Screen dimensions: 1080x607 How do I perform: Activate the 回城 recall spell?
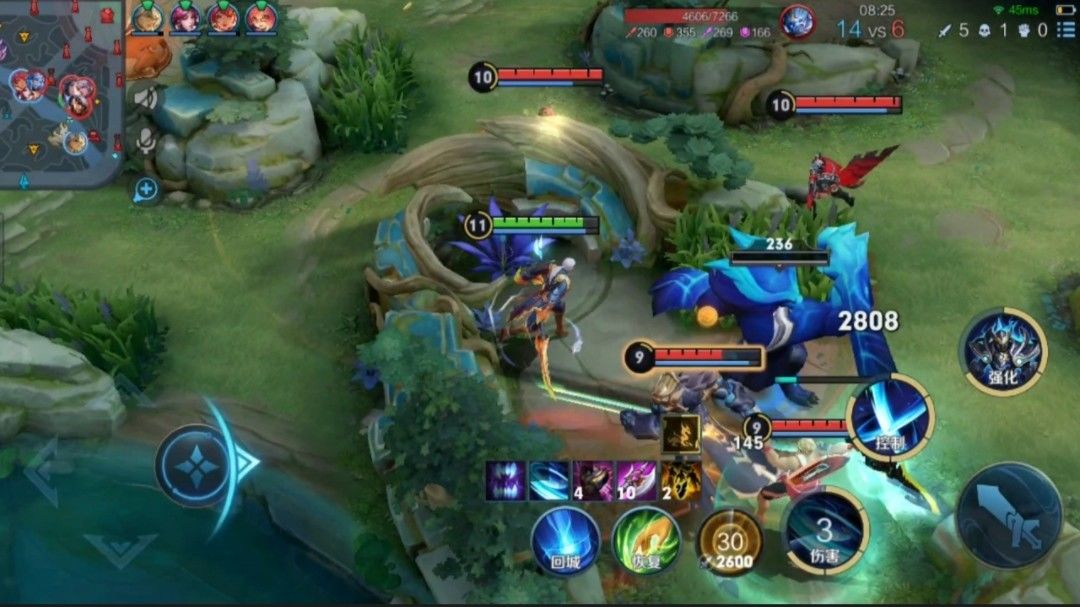tap(566, 540)
